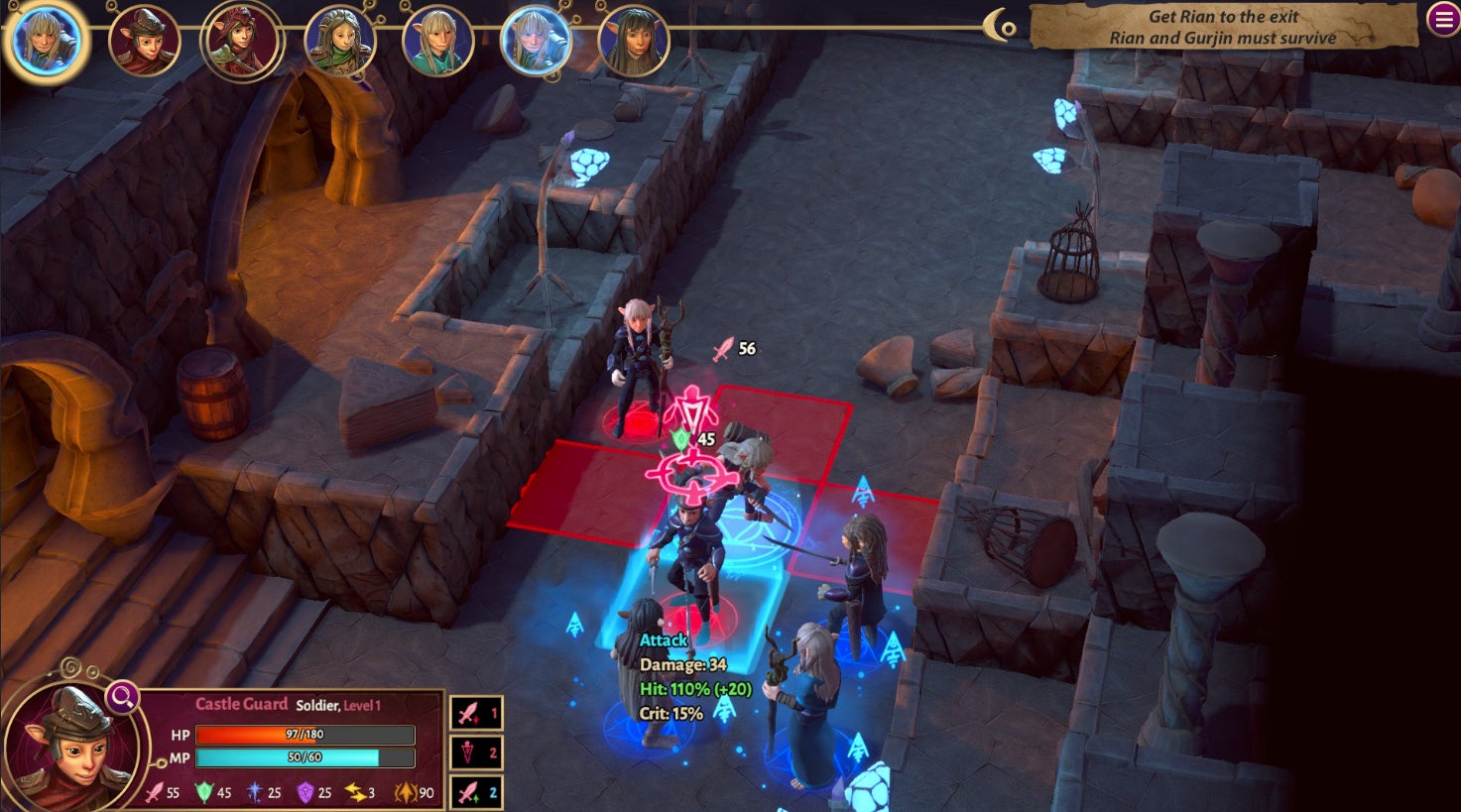Show the marked-target status effect icon
The height and width of the screenshot is (812, 1461).
coord(476,753)
